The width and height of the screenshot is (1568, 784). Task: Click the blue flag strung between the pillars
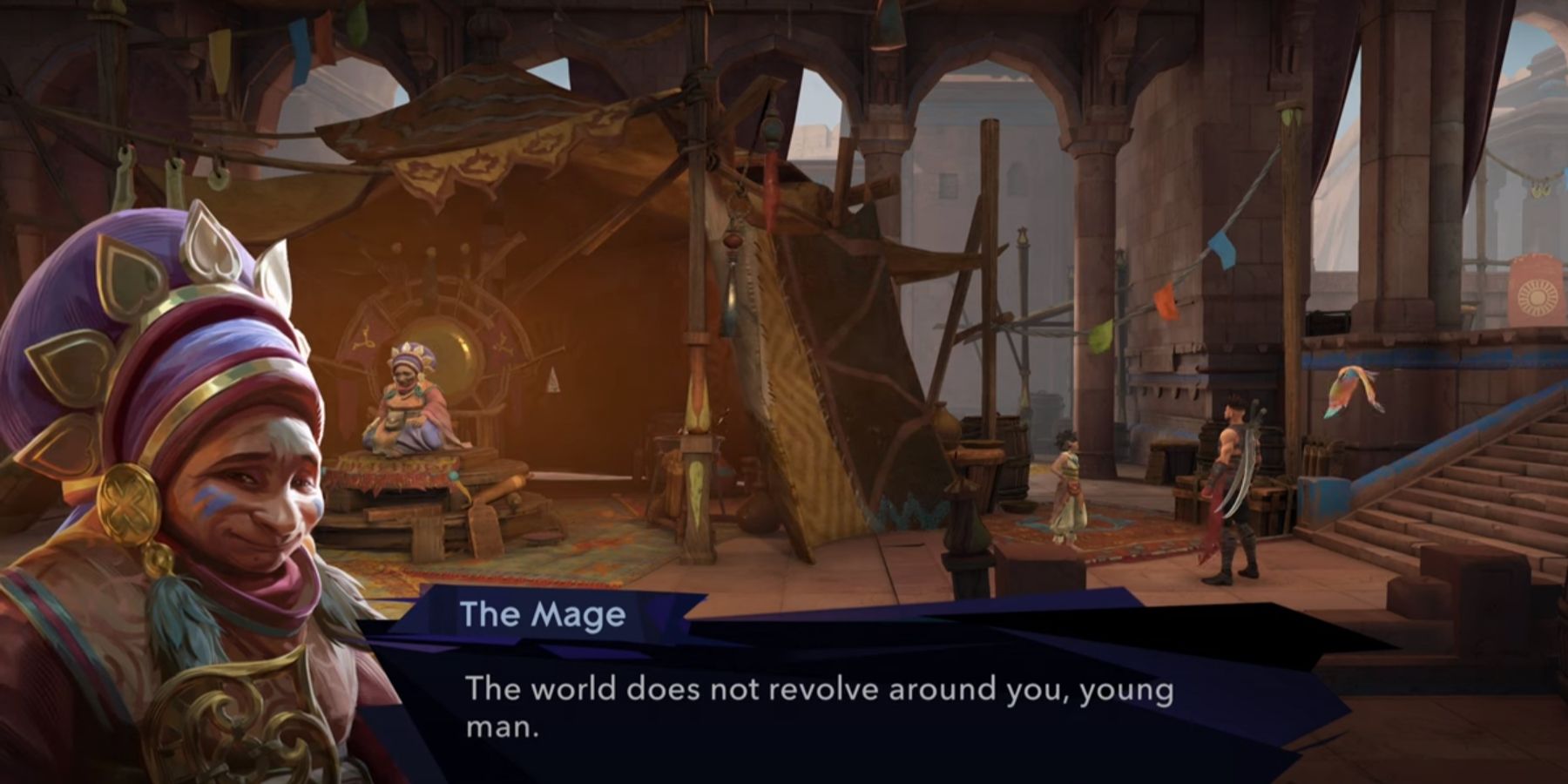1222,249
